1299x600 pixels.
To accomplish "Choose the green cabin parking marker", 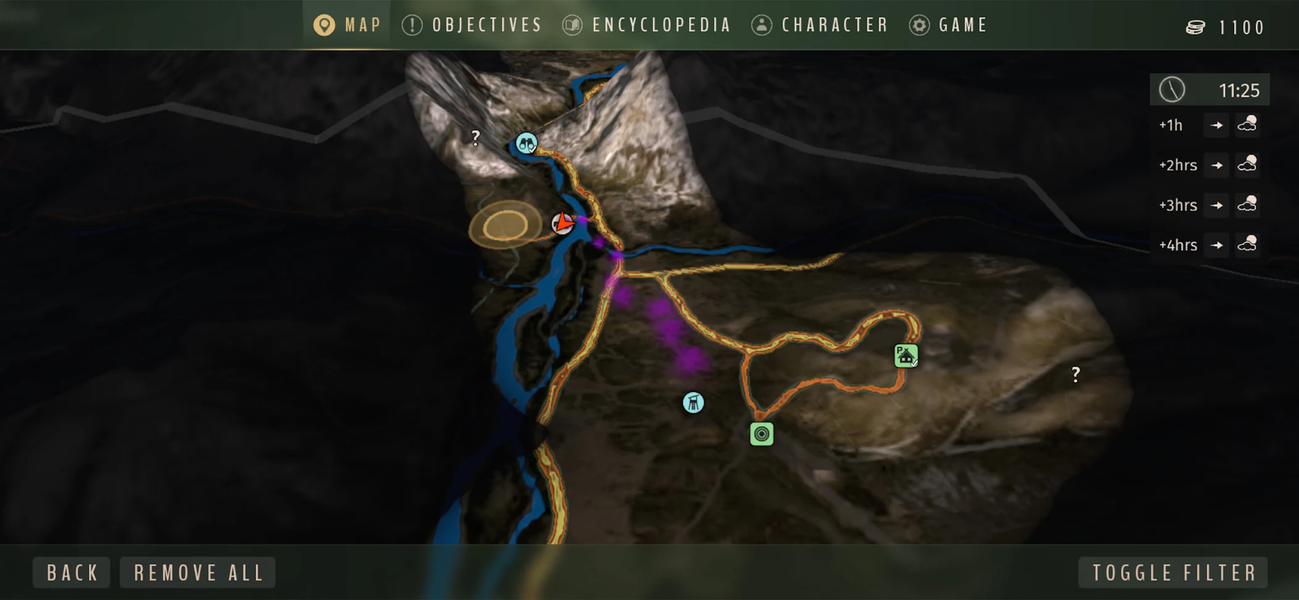I will tap(906, 355).
